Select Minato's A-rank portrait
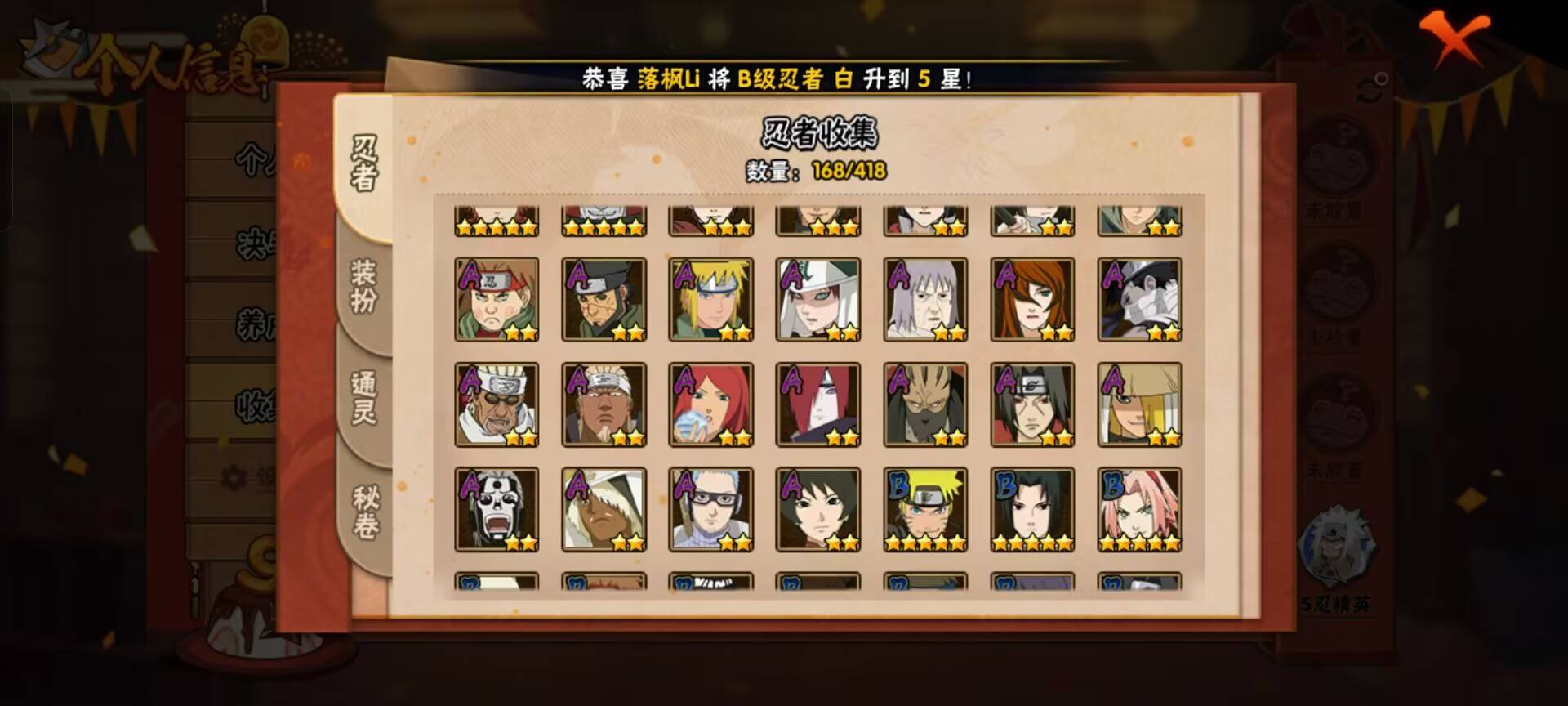 pyautogui.click(x=711, y=298)
